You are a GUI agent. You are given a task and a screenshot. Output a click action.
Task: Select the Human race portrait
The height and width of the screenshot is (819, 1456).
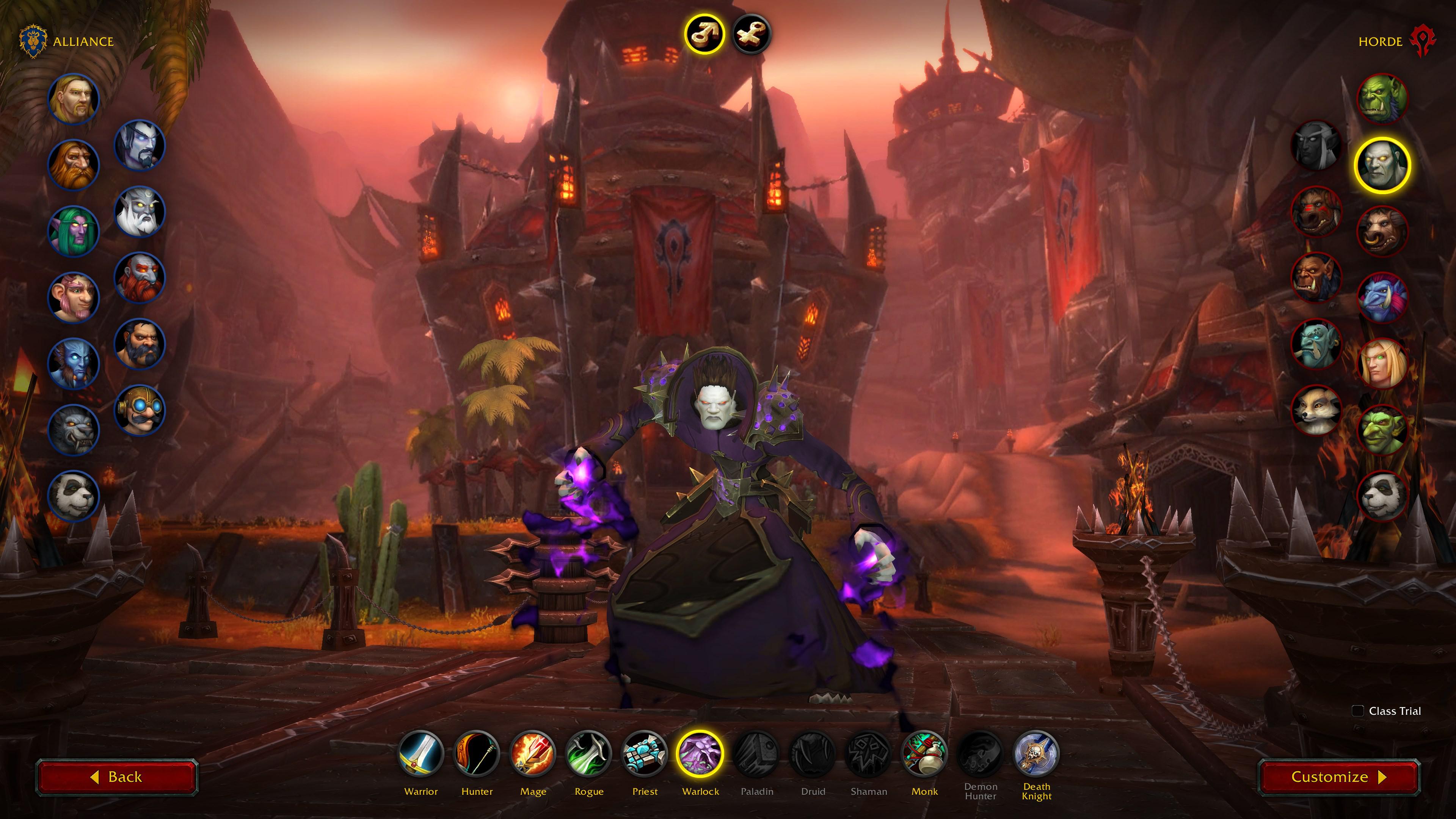(x=74, y=99)
